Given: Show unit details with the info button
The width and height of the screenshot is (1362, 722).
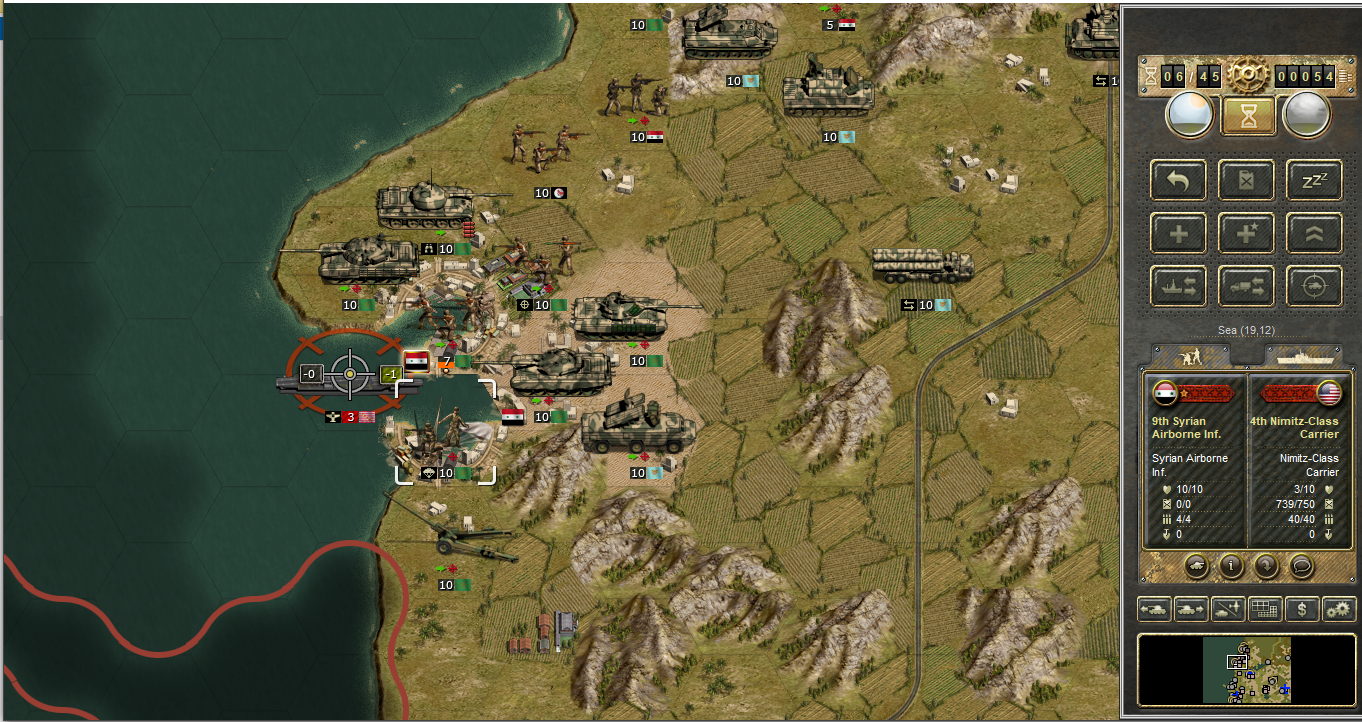Looking at the screenshot, I should [1230, 566].
